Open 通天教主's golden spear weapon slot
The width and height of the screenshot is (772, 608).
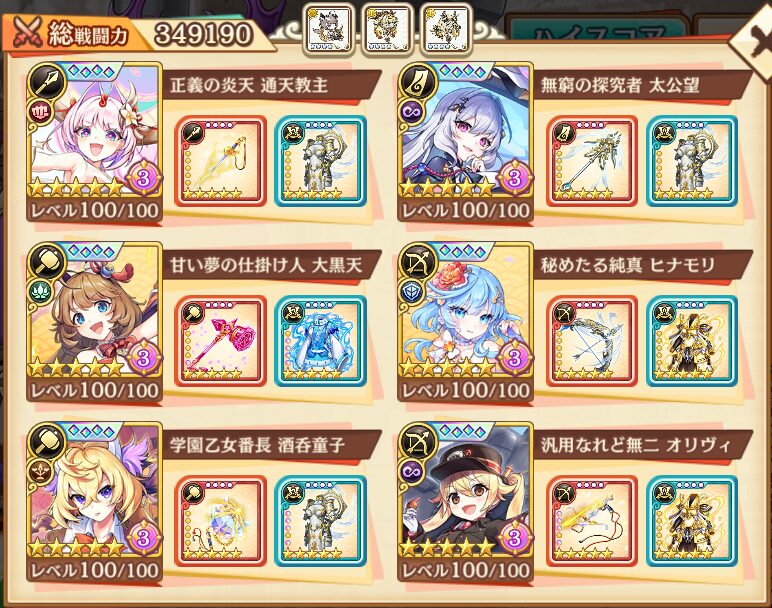click(221, 161)
